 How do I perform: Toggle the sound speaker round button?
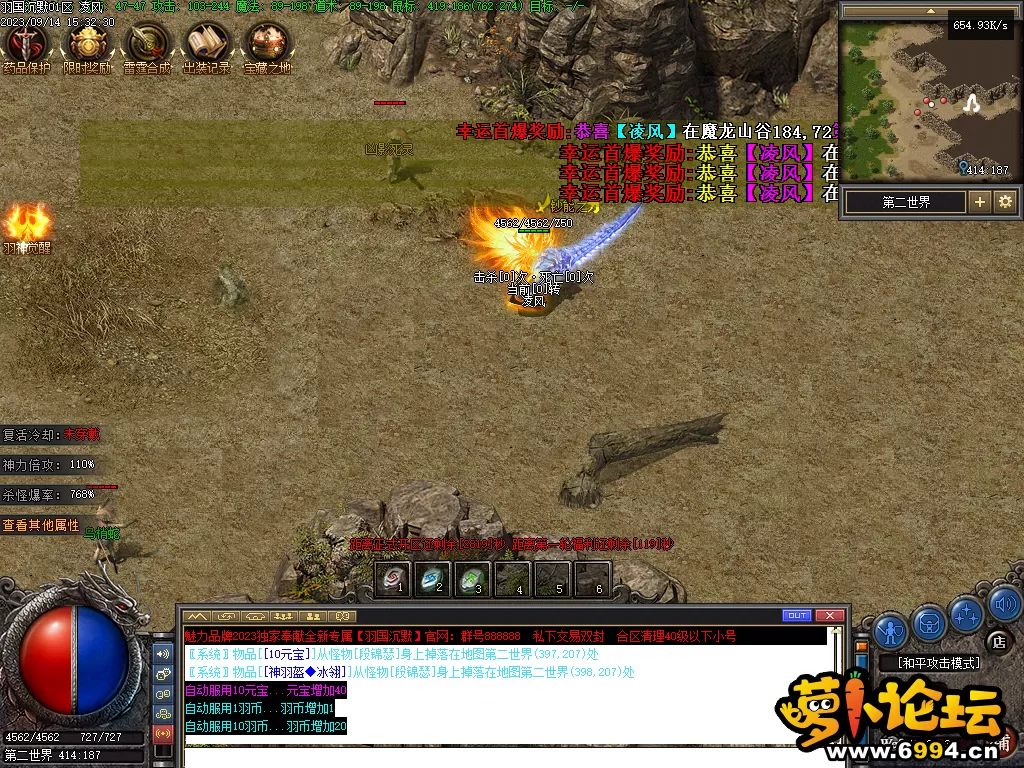pyautogui.click(x=1004, y=604)
